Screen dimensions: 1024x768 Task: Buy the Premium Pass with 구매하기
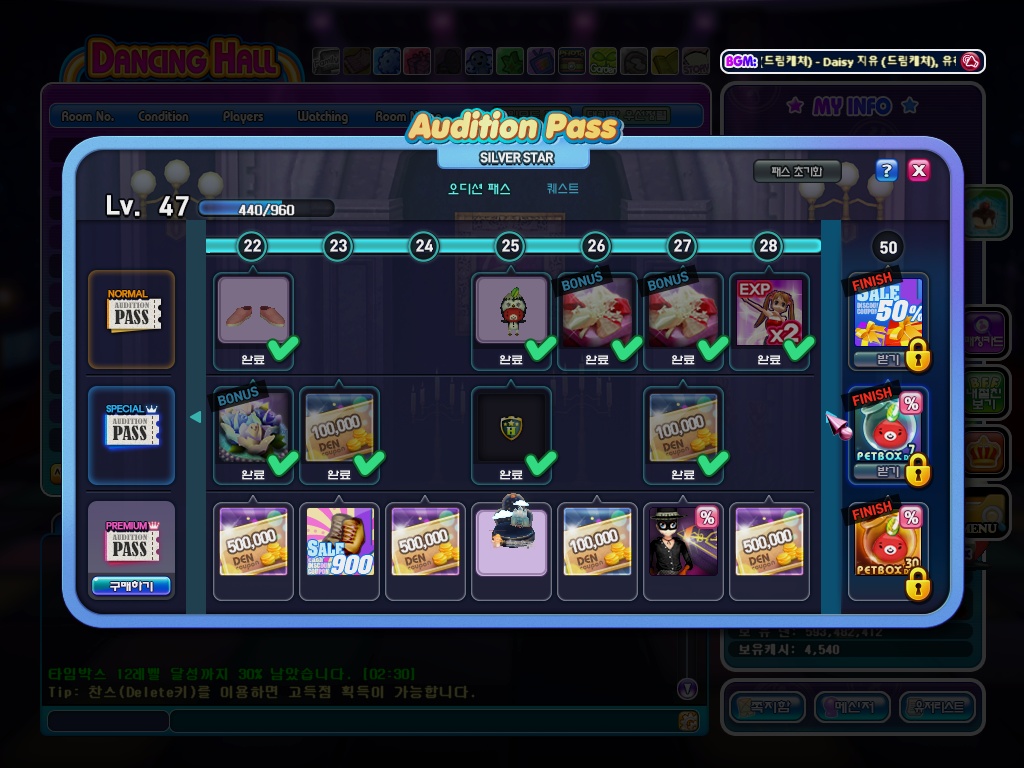131,586
